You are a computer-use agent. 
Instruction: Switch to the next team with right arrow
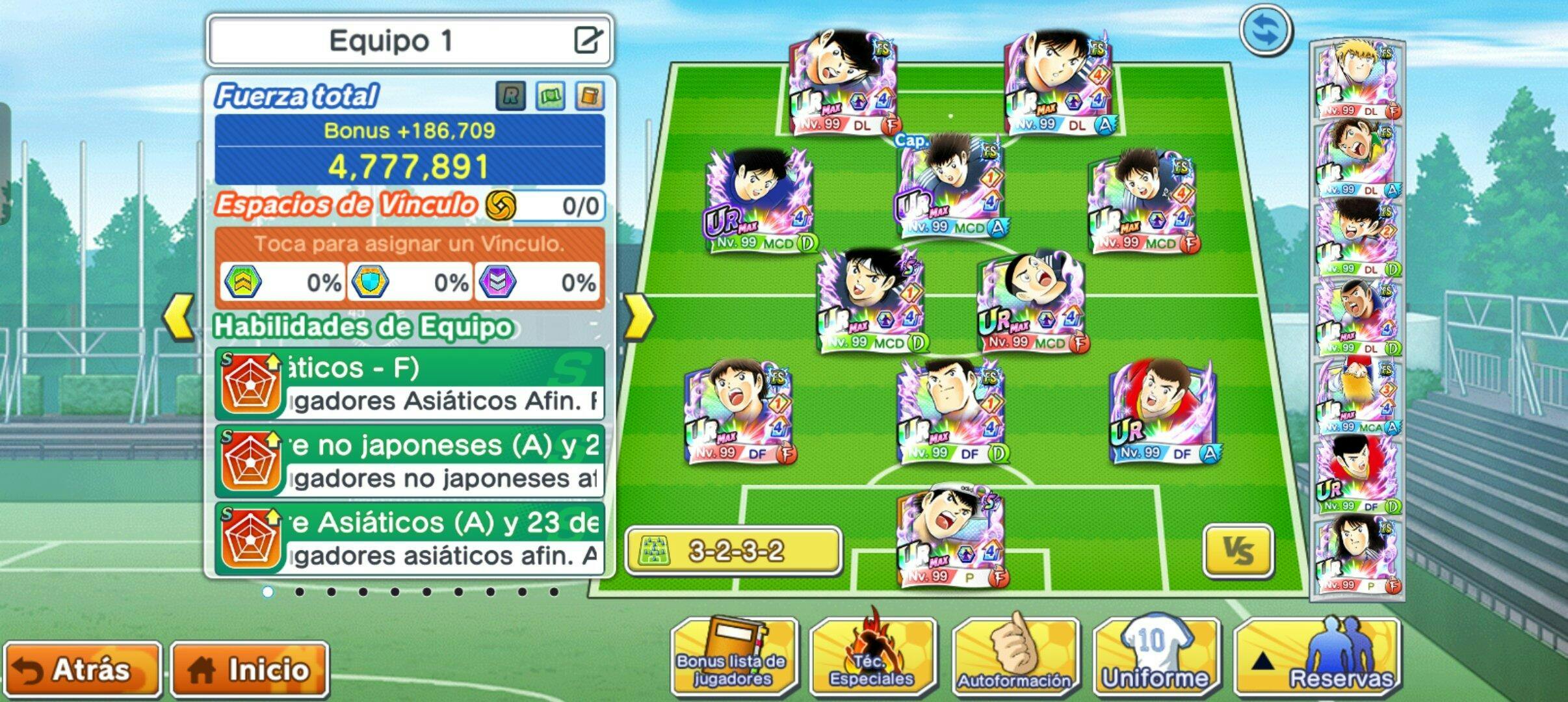click(638, 317)
